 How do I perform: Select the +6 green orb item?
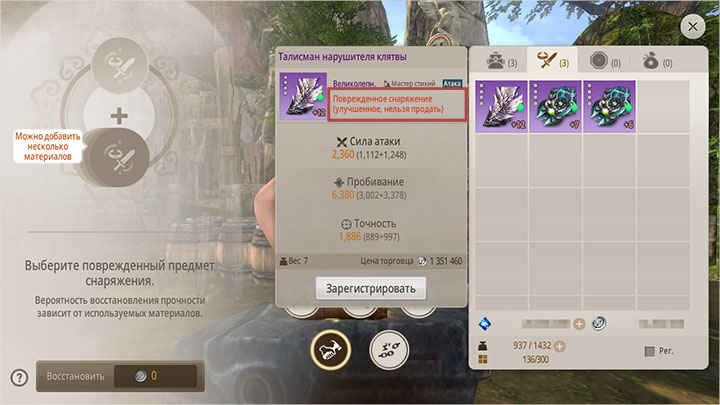[609, 106]
